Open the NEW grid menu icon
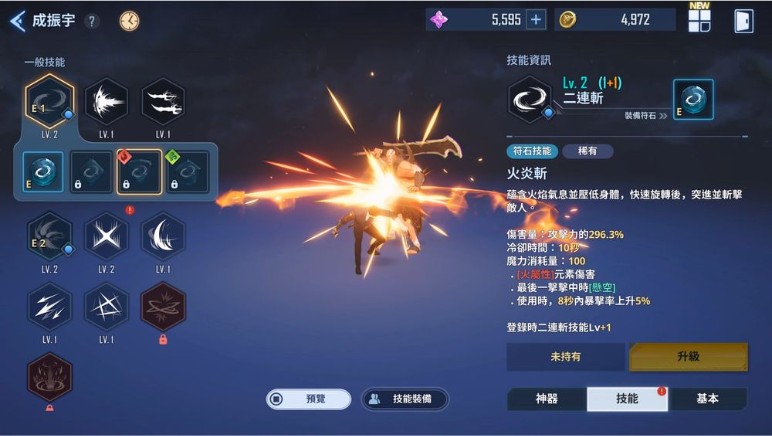The image size is (772, 436). point(699,20)
